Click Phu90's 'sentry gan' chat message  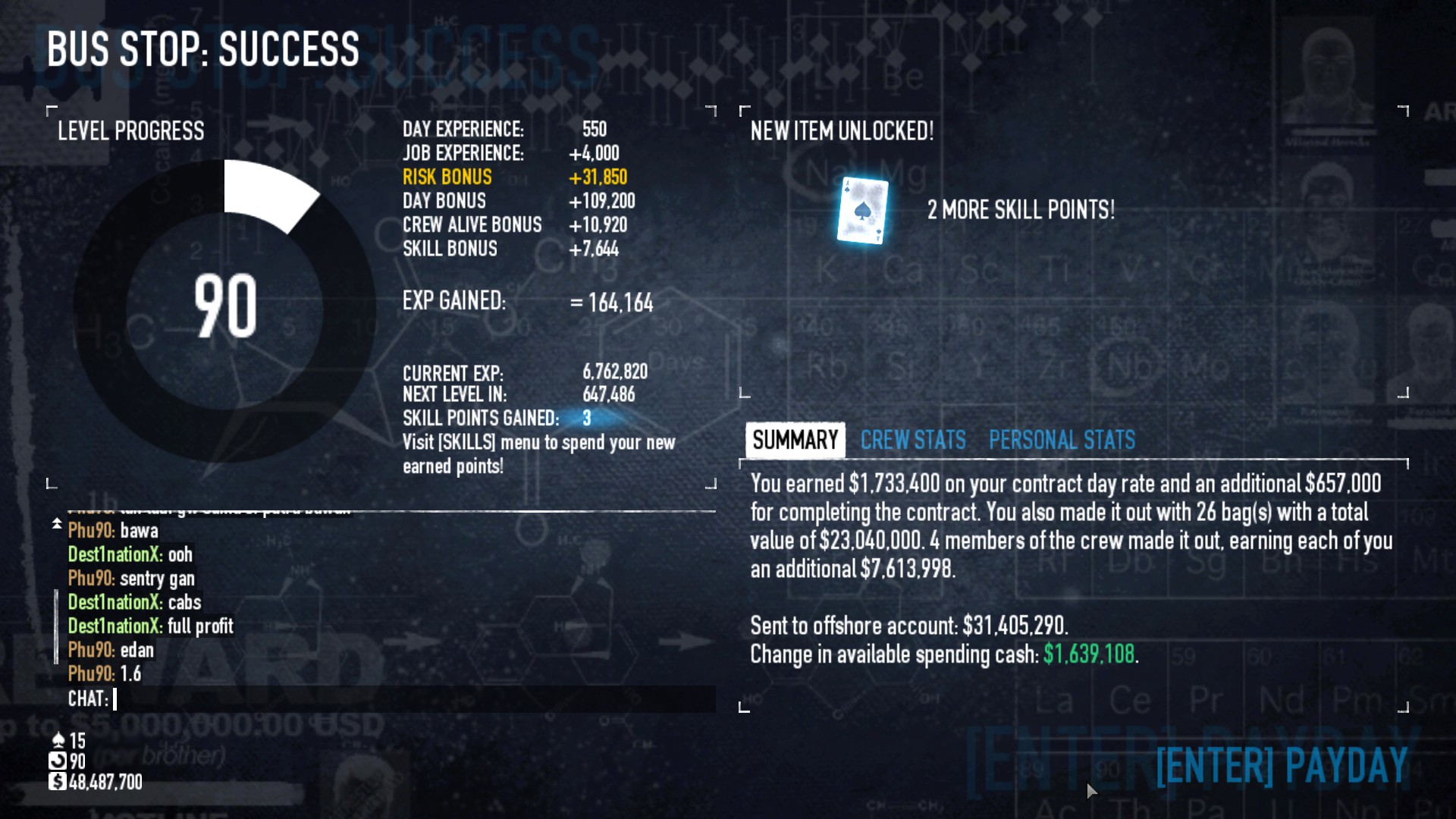point(131,579)
